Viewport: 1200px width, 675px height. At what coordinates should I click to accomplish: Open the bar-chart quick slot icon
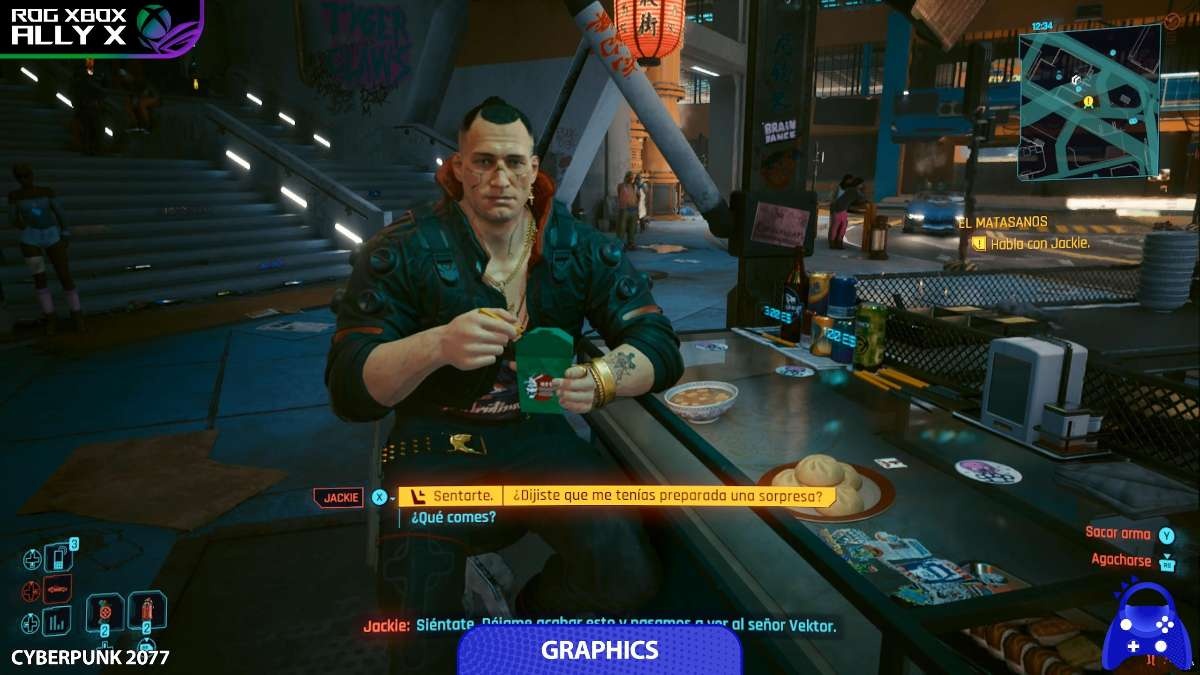pyautogui.click(x=57, y=621)
